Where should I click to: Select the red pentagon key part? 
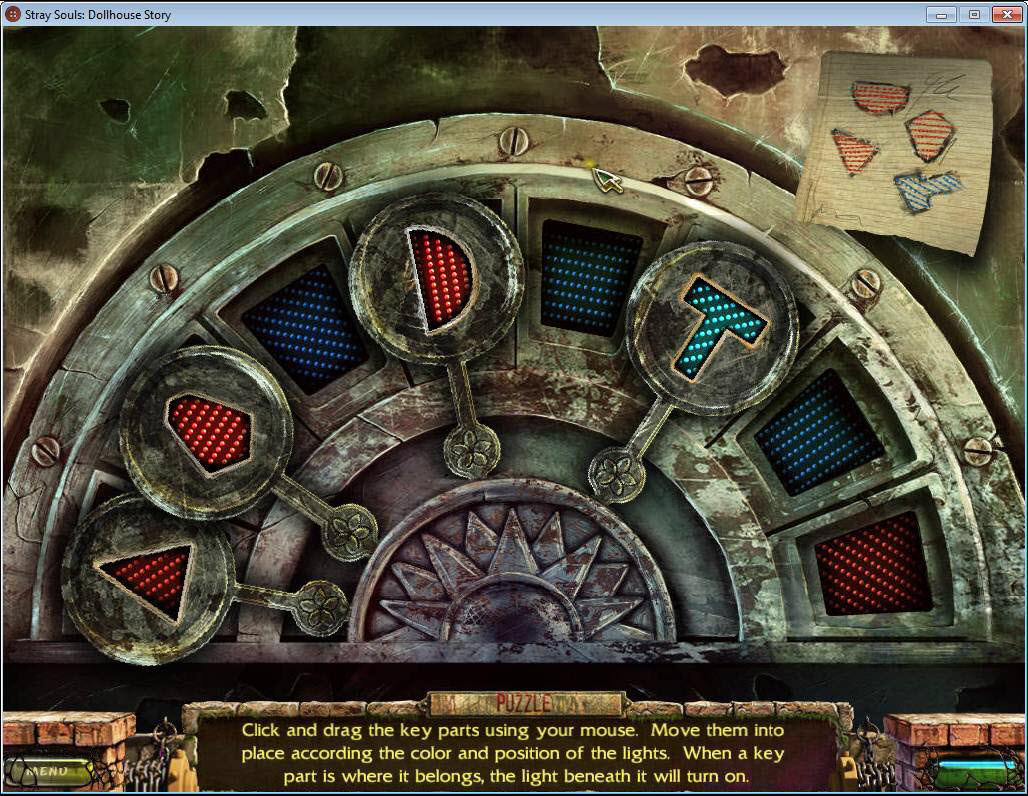[208, 430]
